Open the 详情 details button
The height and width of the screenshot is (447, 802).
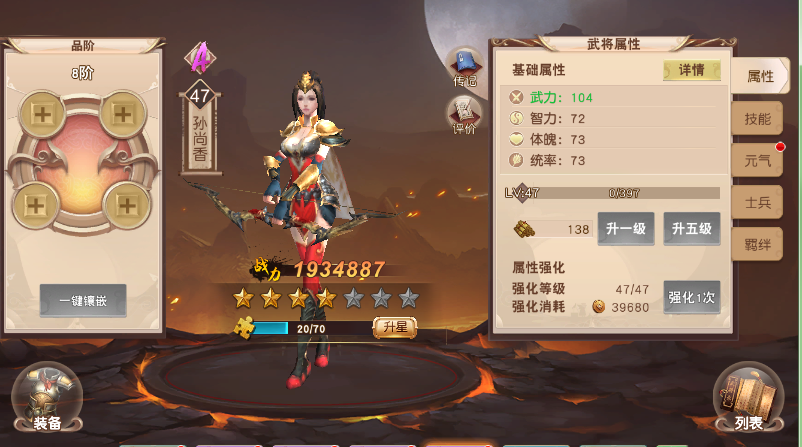pyautogui.click(x=692, y=70)
